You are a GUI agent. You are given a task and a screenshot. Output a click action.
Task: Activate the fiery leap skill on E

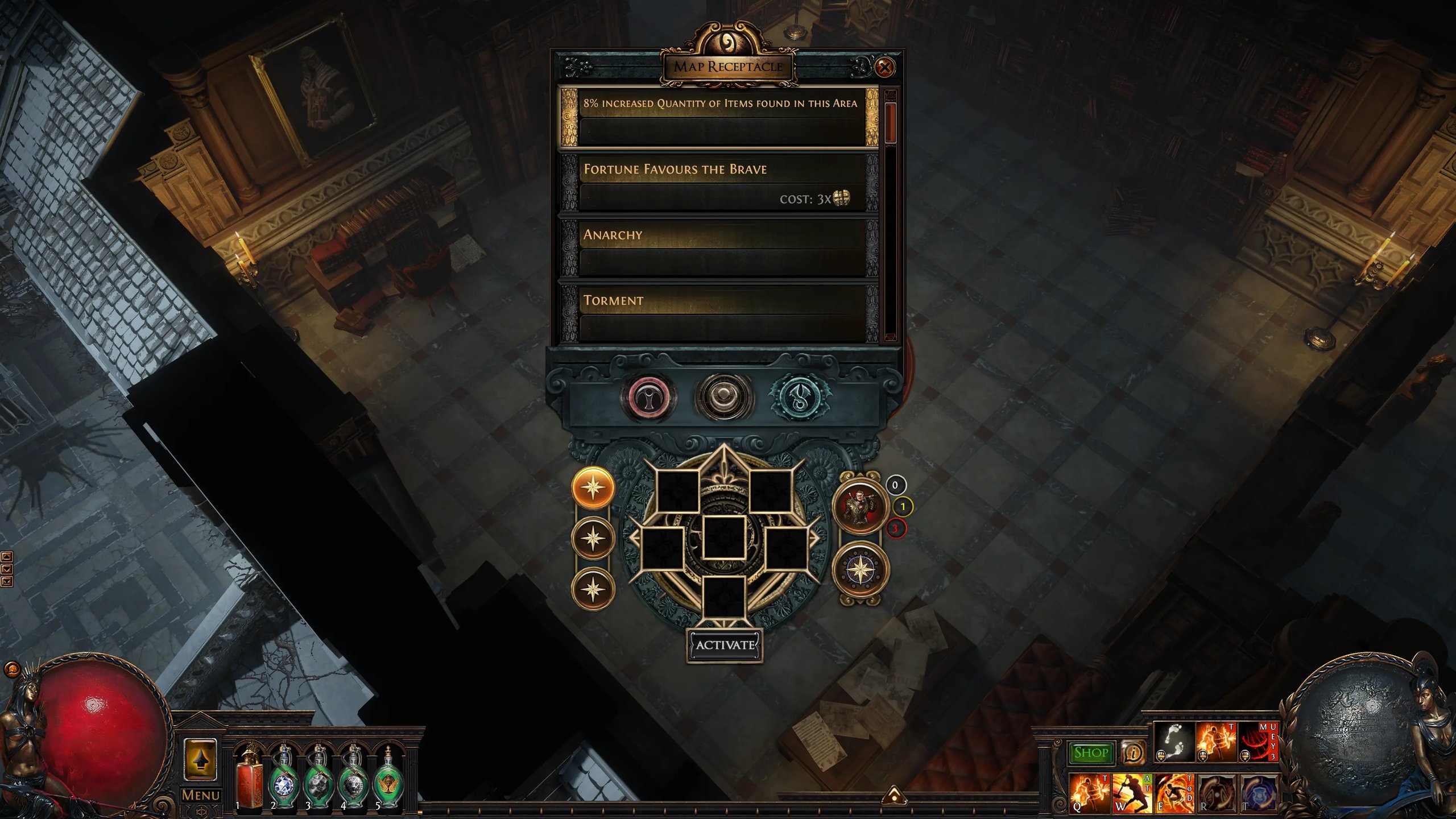[1173, 793]
